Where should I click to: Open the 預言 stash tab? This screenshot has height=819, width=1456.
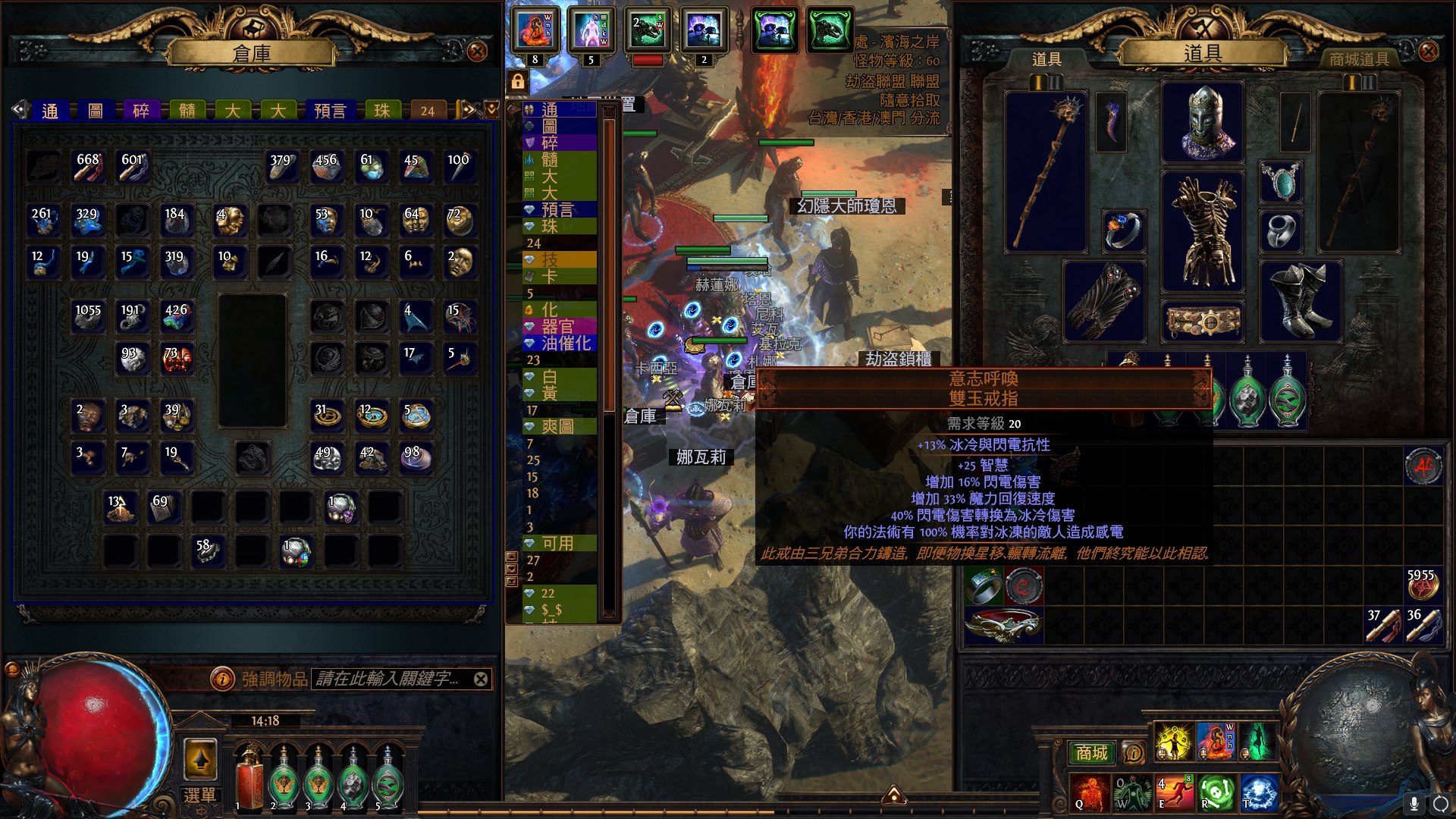click(x=330, y=111)
